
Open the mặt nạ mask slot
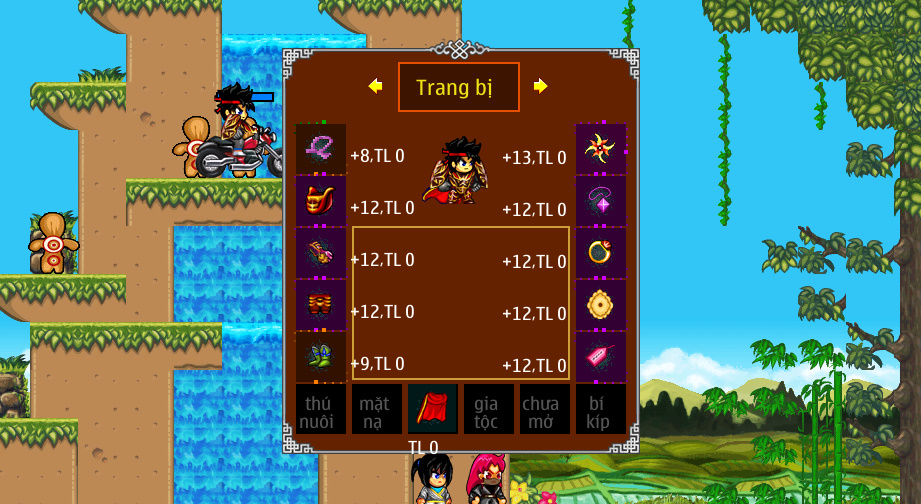[376, 409]
